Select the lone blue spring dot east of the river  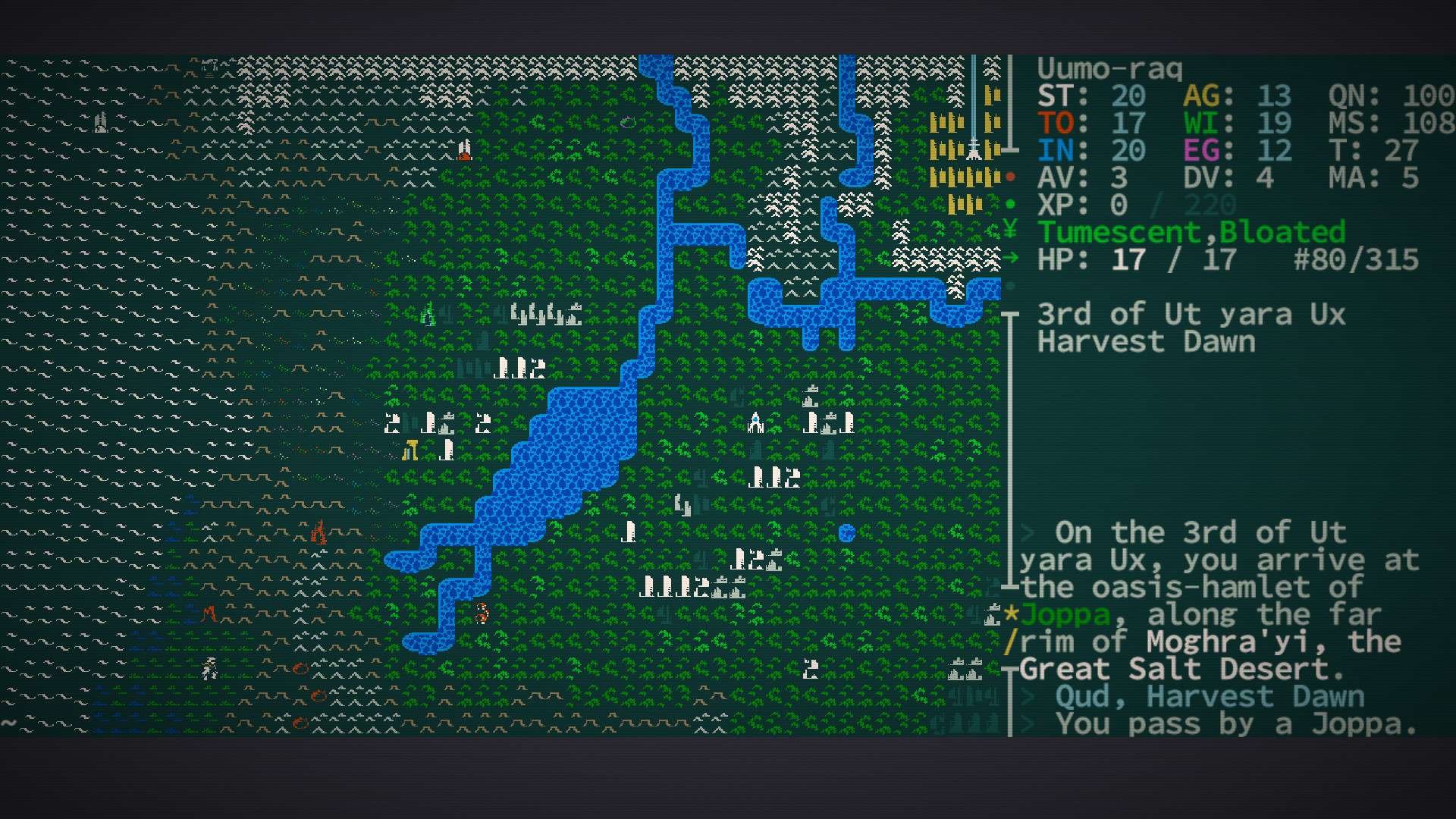(x=847, y=533)
